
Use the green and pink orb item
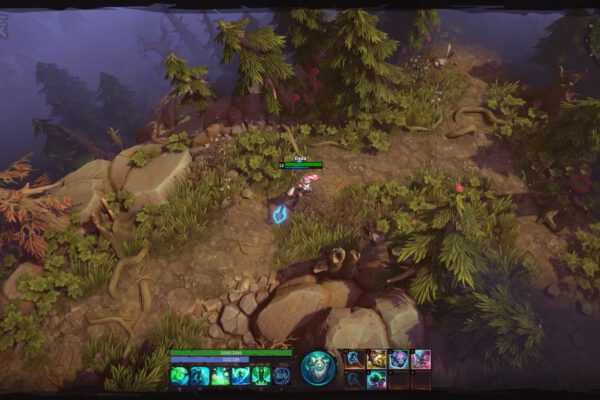coord(376,379)
